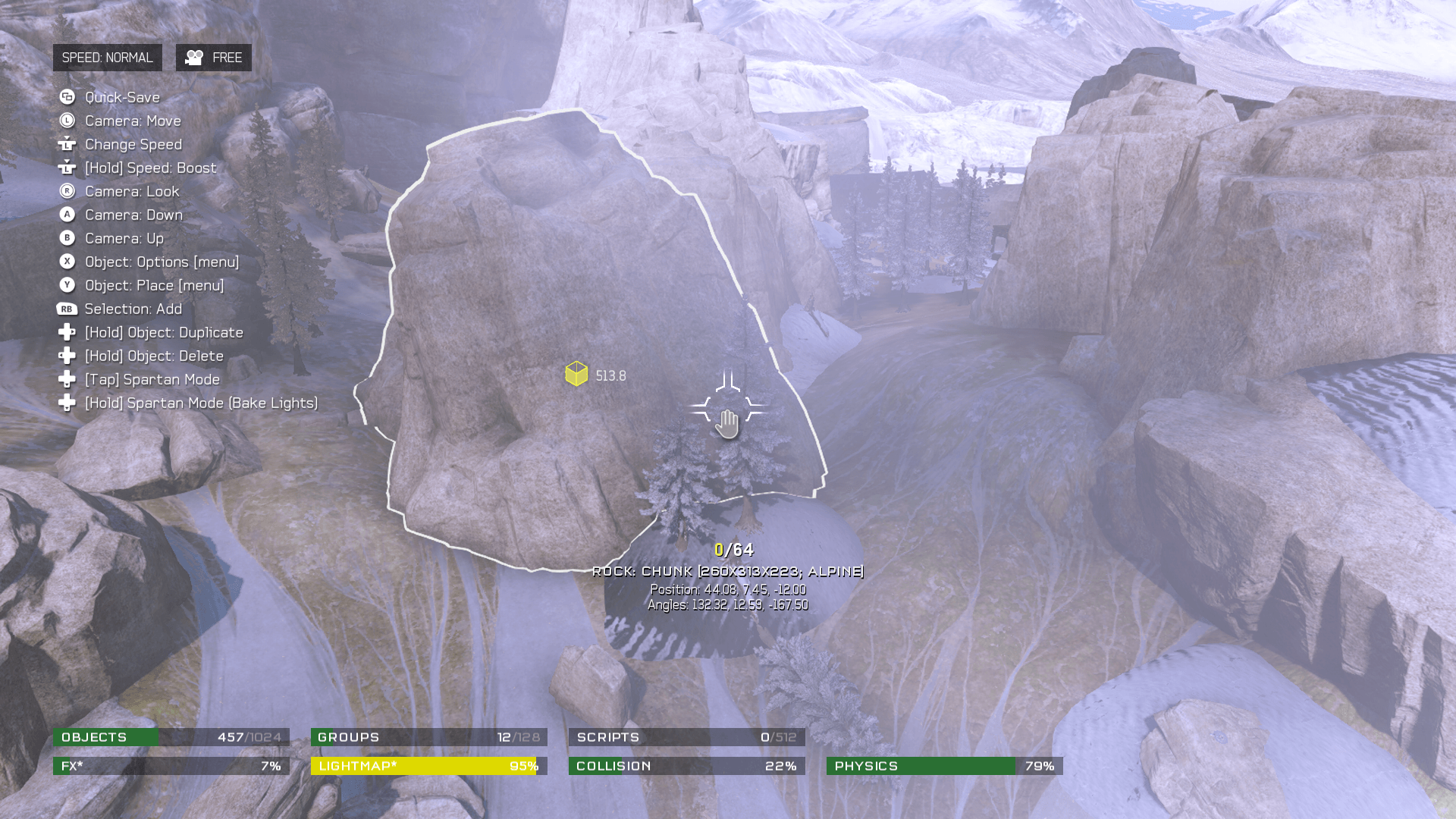Click the camera icon beside FREE
The image size is (1456, 819).
tap(195, 56)
